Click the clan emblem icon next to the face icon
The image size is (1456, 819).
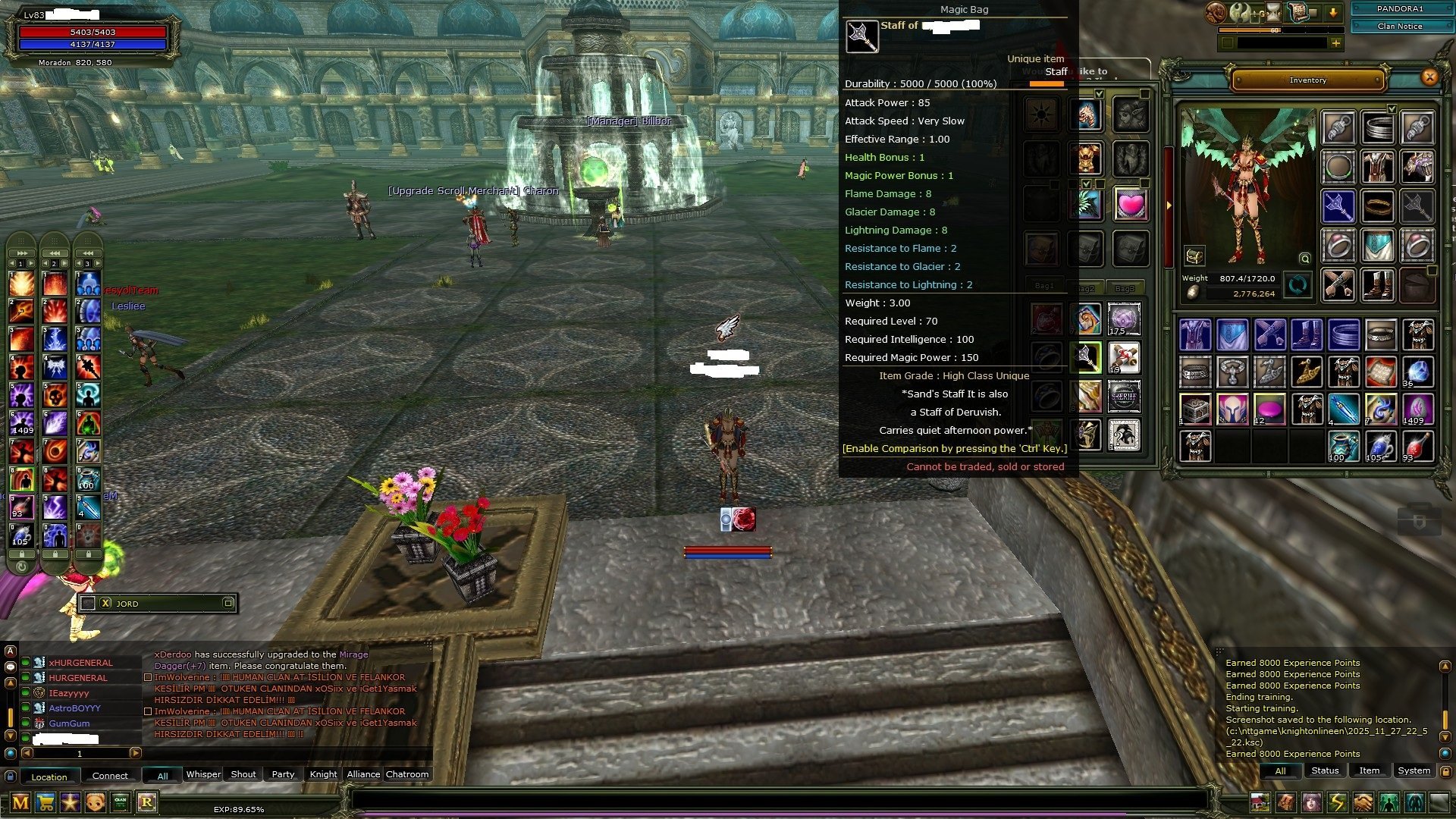point(121,802)
